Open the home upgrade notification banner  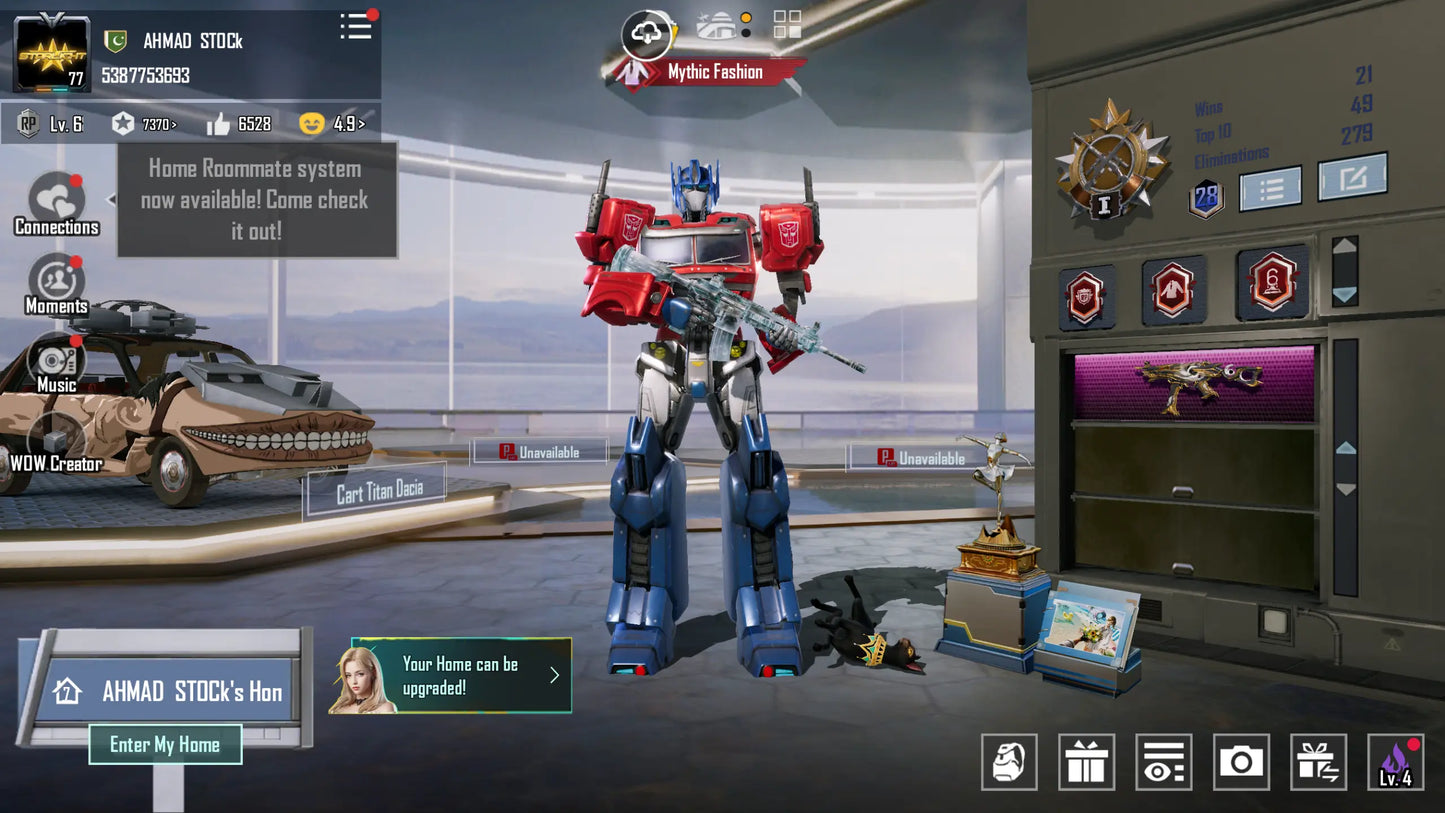461,676
